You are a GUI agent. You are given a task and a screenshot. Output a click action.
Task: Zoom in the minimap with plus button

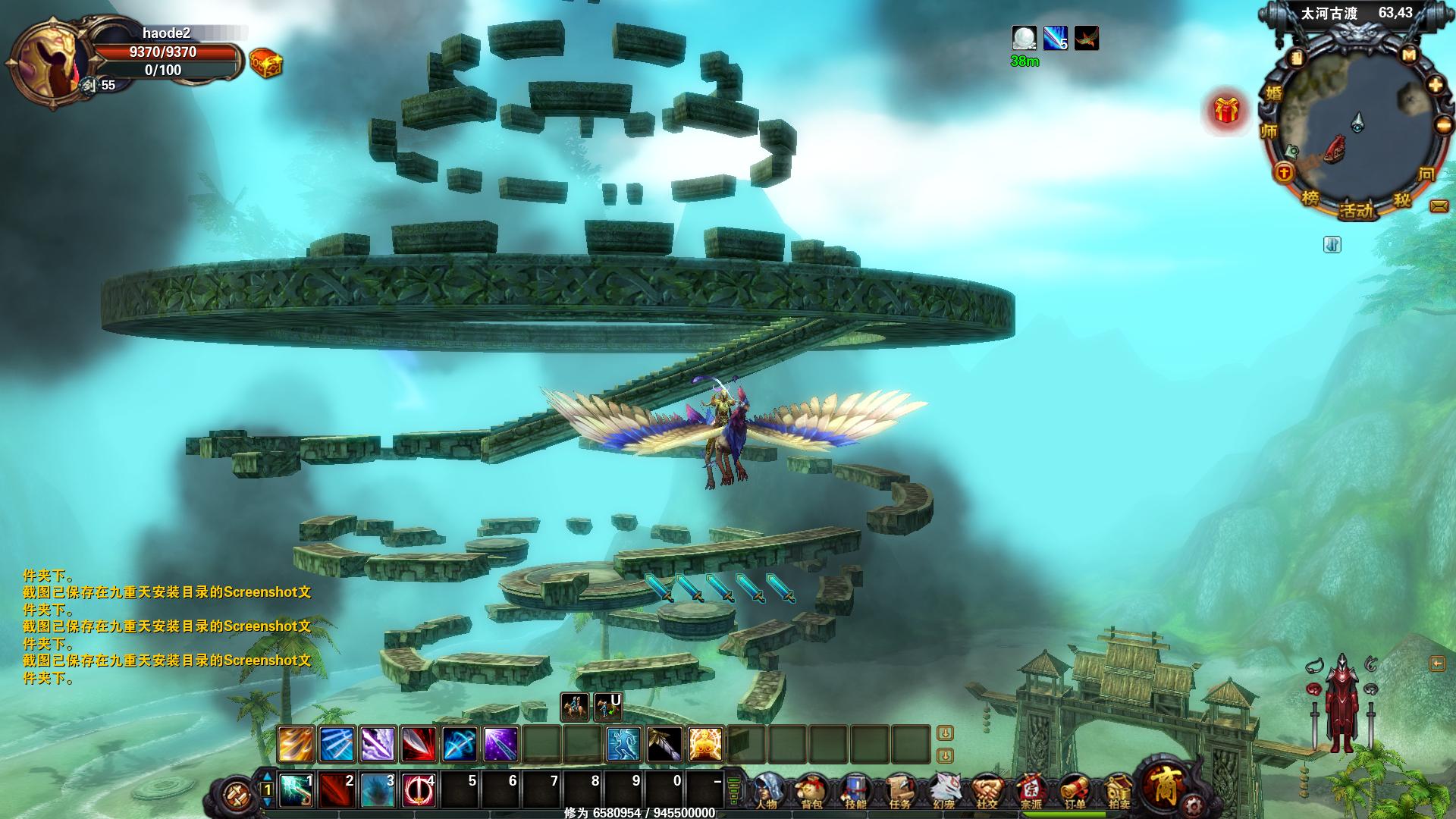click(1436, 85)
